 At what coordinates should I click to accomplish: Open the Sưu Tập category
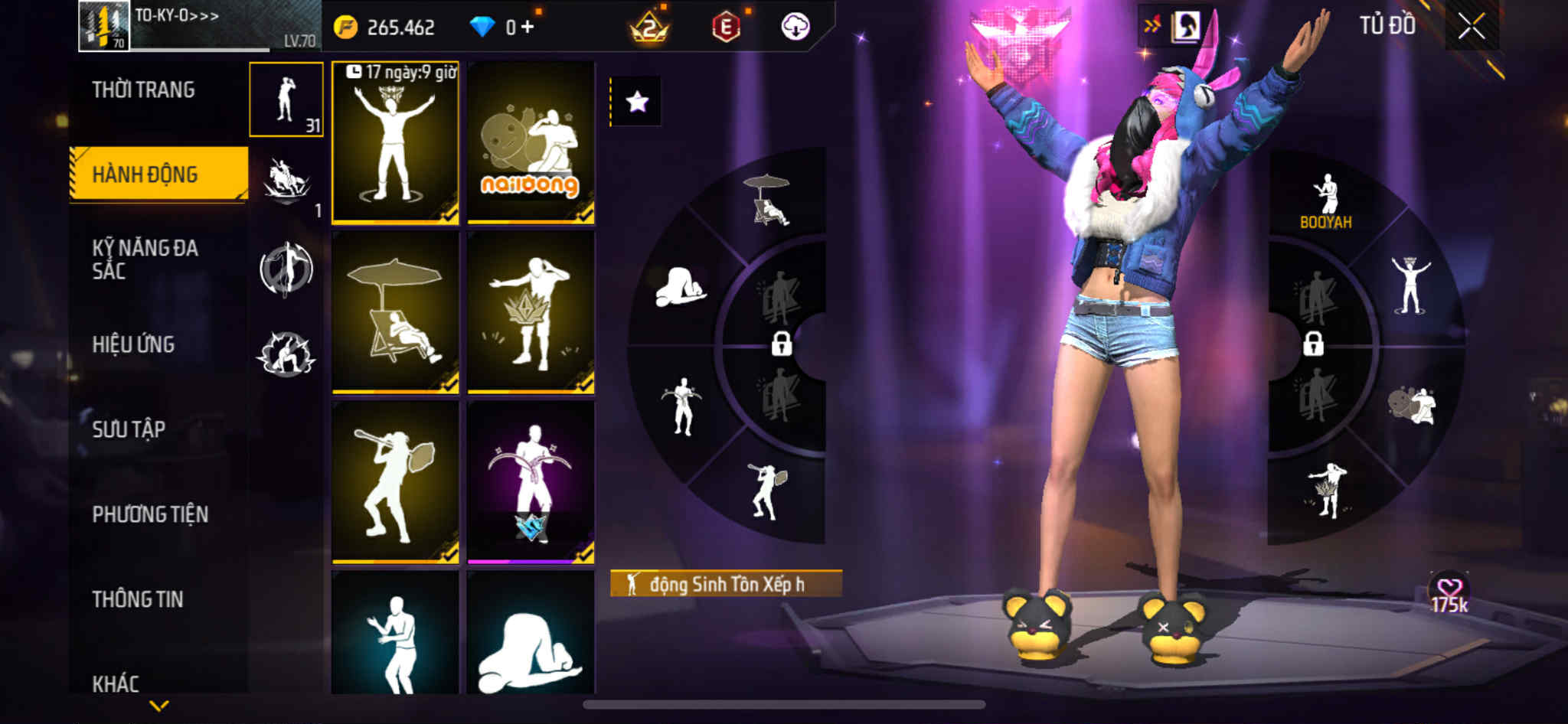click(x=129, y=429)
